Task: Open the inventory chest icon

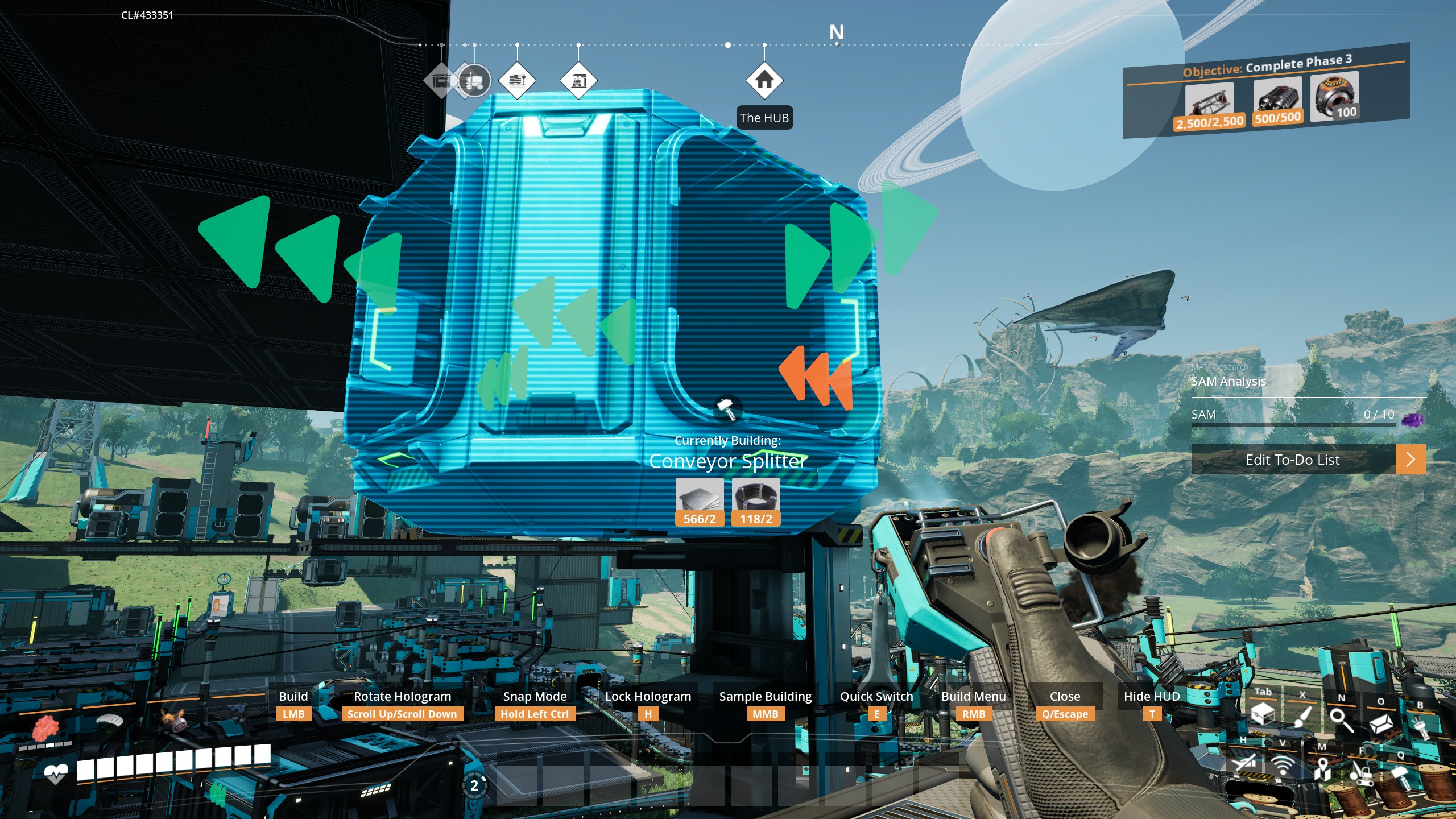Action: (x=1263, y=713)
